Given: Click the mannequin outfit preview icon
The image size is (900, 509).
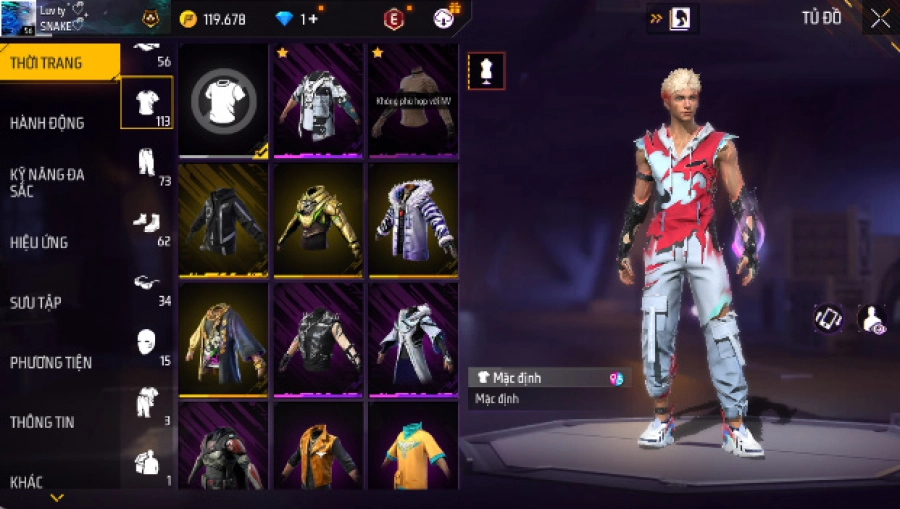Looking at the screenshot, I should tap(486, 71).
